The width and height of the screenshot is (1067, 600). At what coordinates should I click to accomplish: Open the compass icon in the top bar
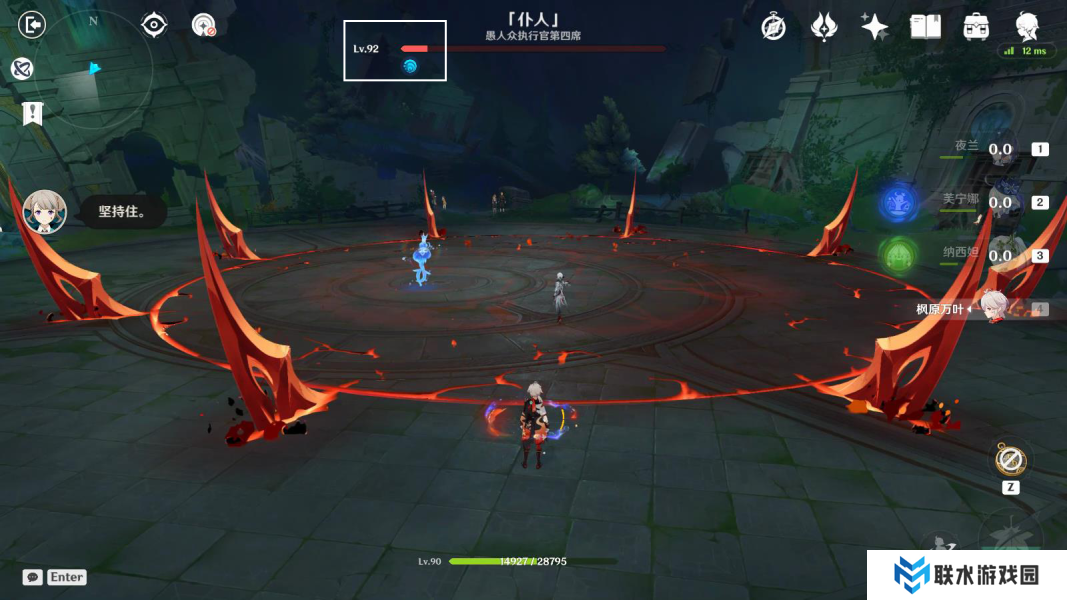point(773,27)
